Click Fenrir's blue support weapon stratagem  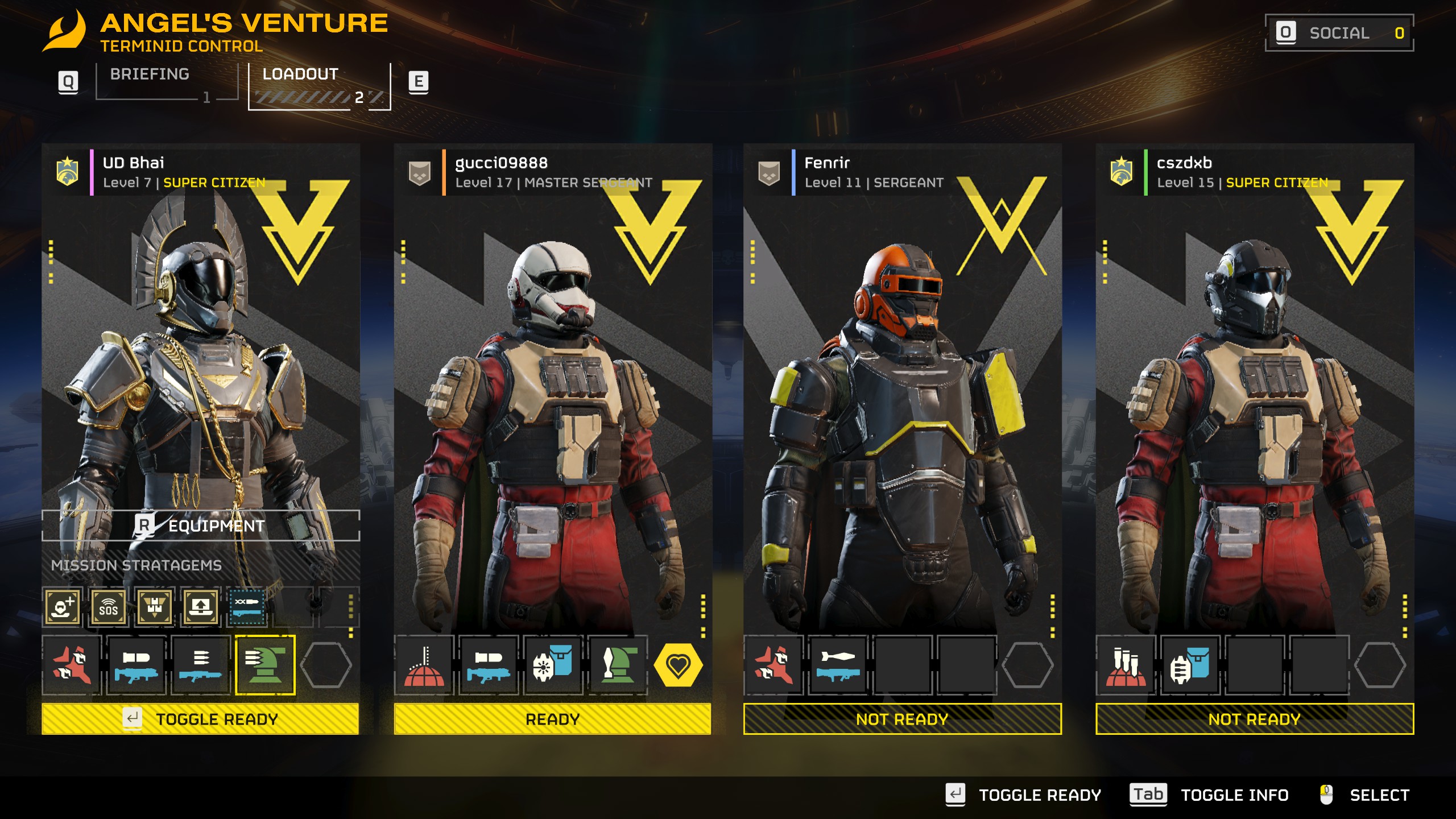click(838, 665)
